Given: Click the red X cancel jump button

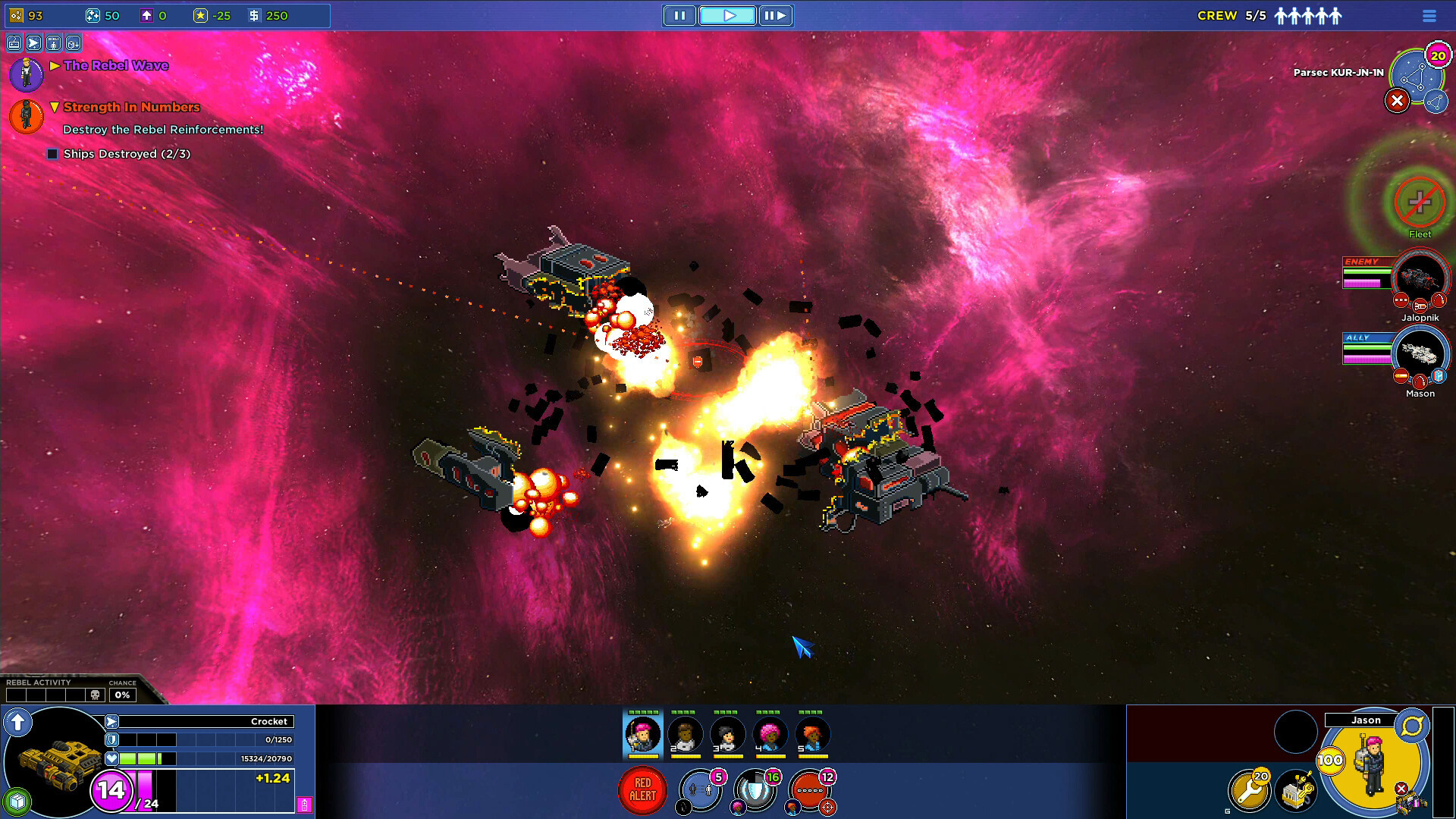Looking at the screenshot, I should point(1397,101).
